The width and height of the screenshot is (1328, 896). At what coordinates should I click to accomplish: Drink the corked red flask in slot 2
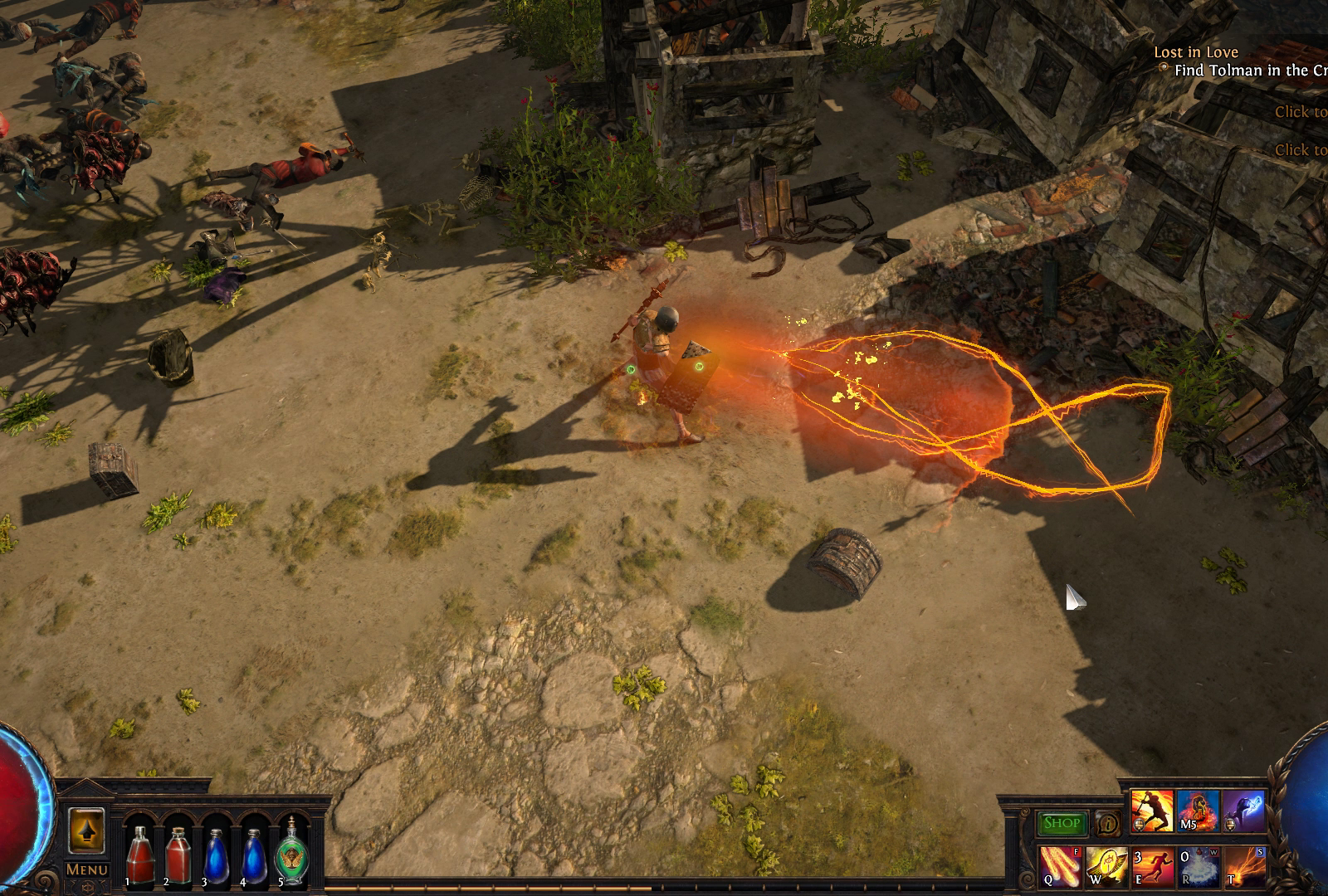tap(178, 855)
